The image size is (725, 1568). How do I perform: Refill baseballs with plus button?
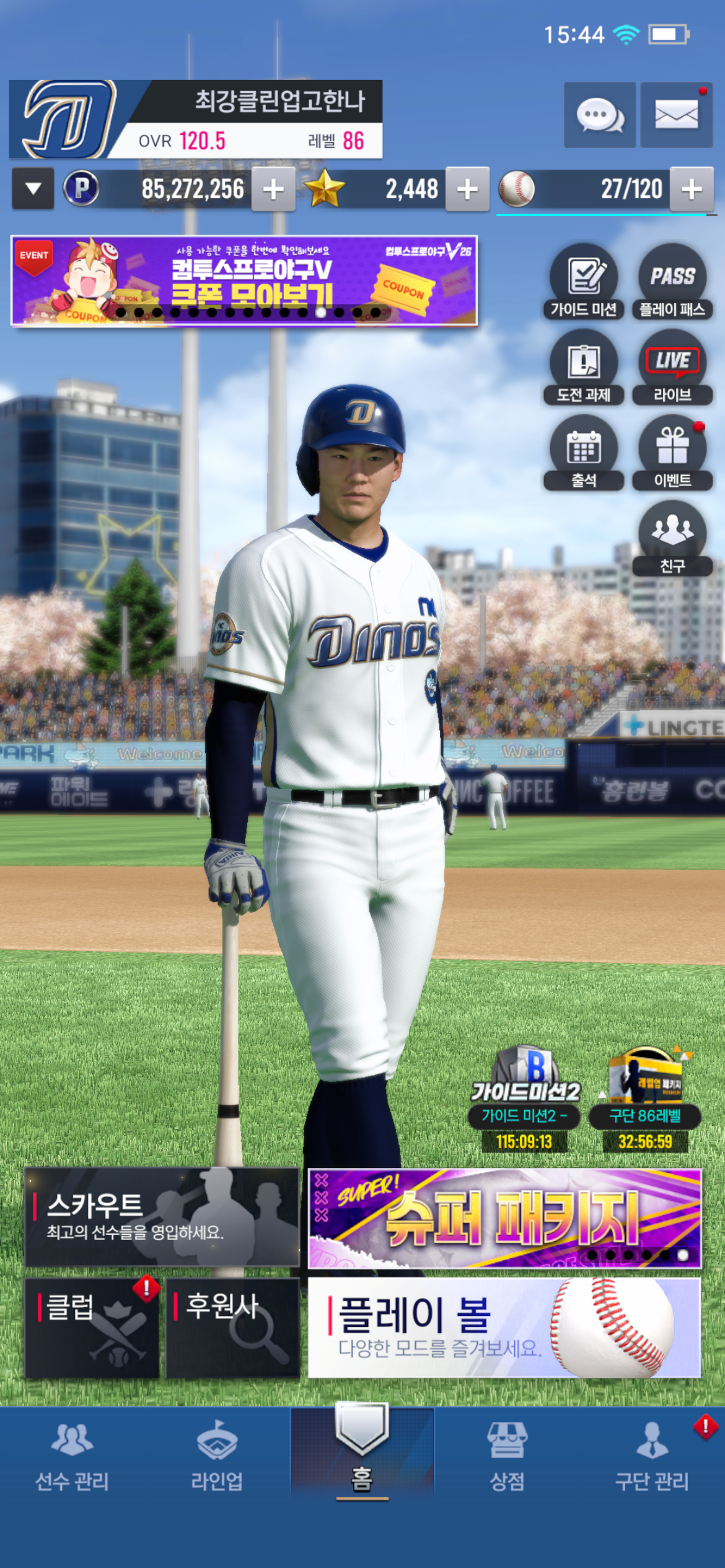692,189
